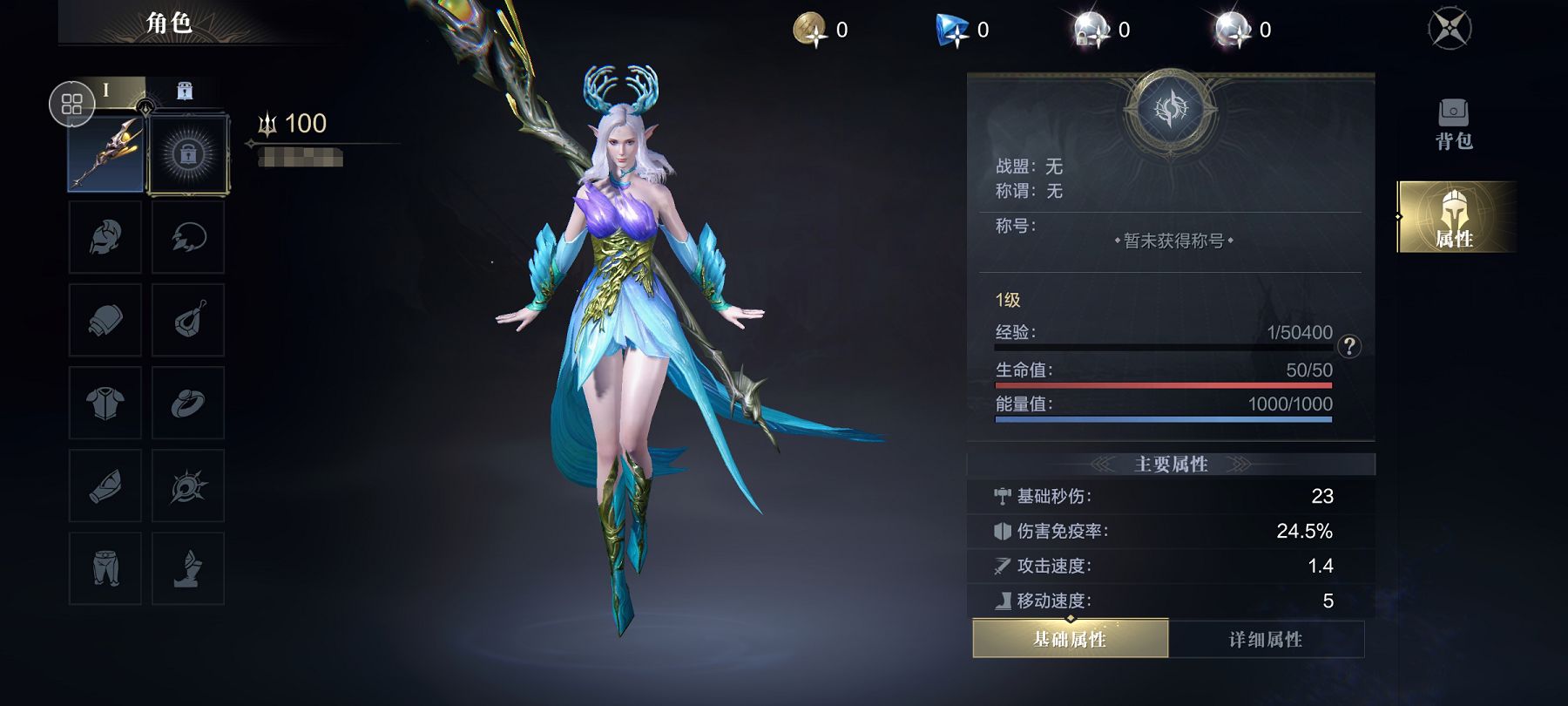
Task: Choose the helmet equipment slot
Action: tap(105, 237)
